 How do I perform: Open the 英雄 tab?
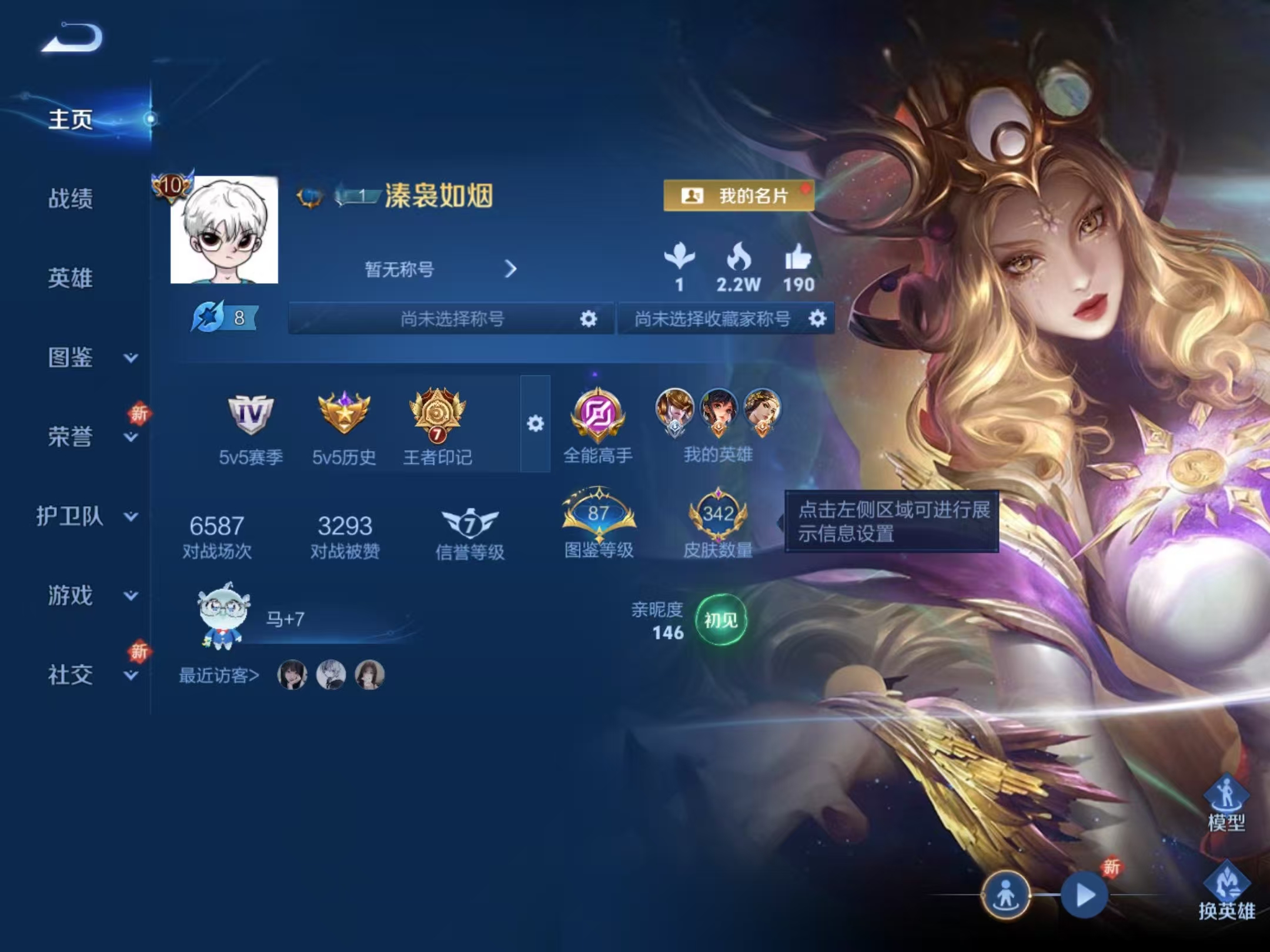point(70,278)
